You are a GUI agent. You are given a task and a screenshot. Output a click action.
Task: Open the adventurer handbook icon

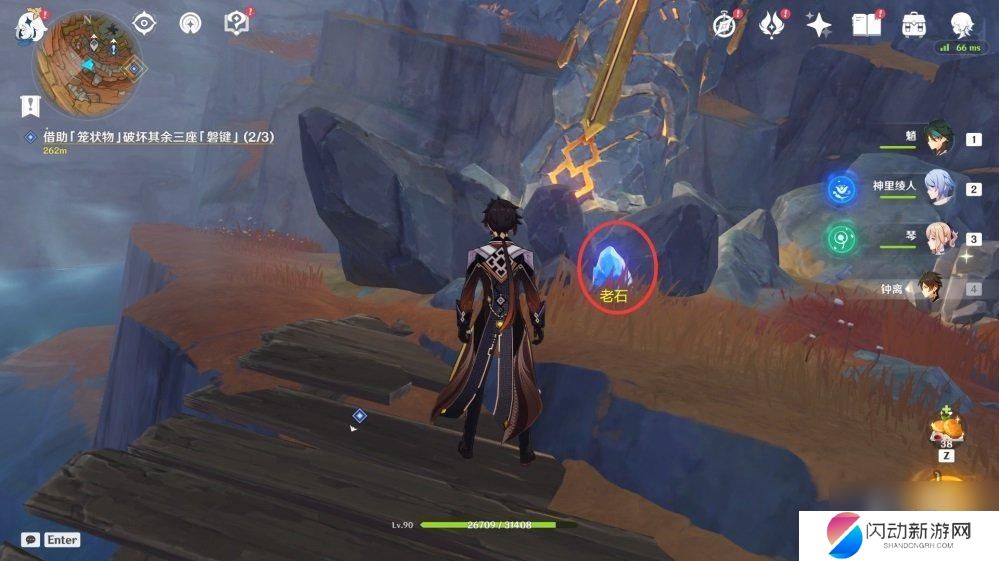point(866,25)
